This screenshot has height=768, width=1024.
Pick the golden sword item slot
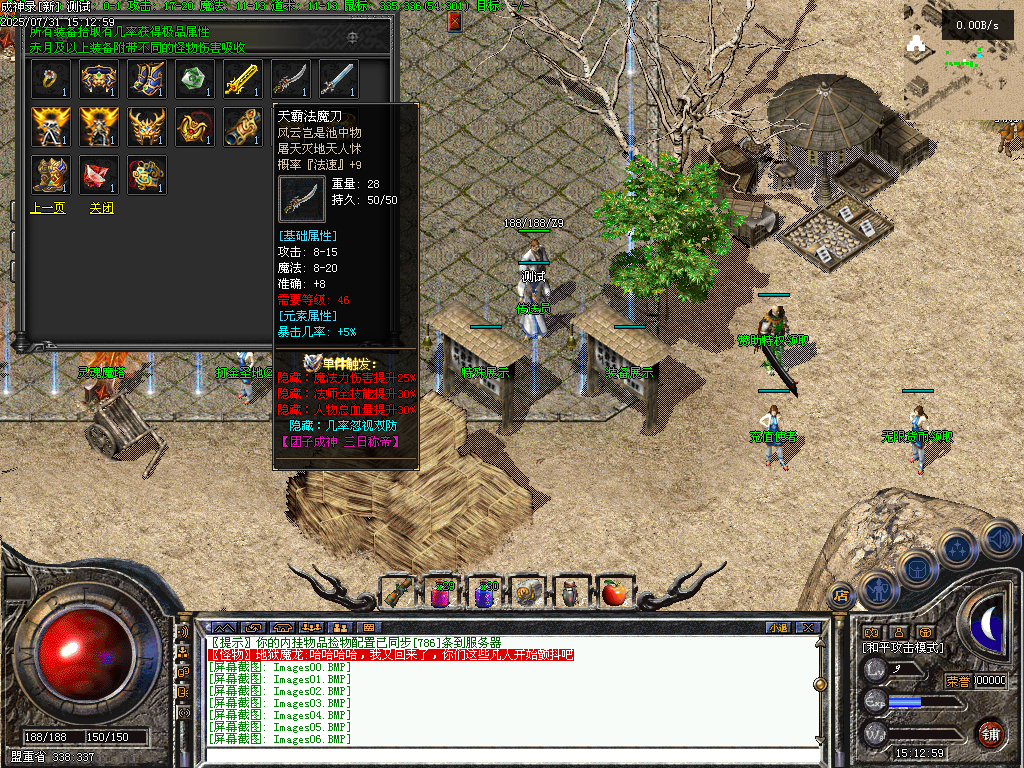[x=242, y=79]
